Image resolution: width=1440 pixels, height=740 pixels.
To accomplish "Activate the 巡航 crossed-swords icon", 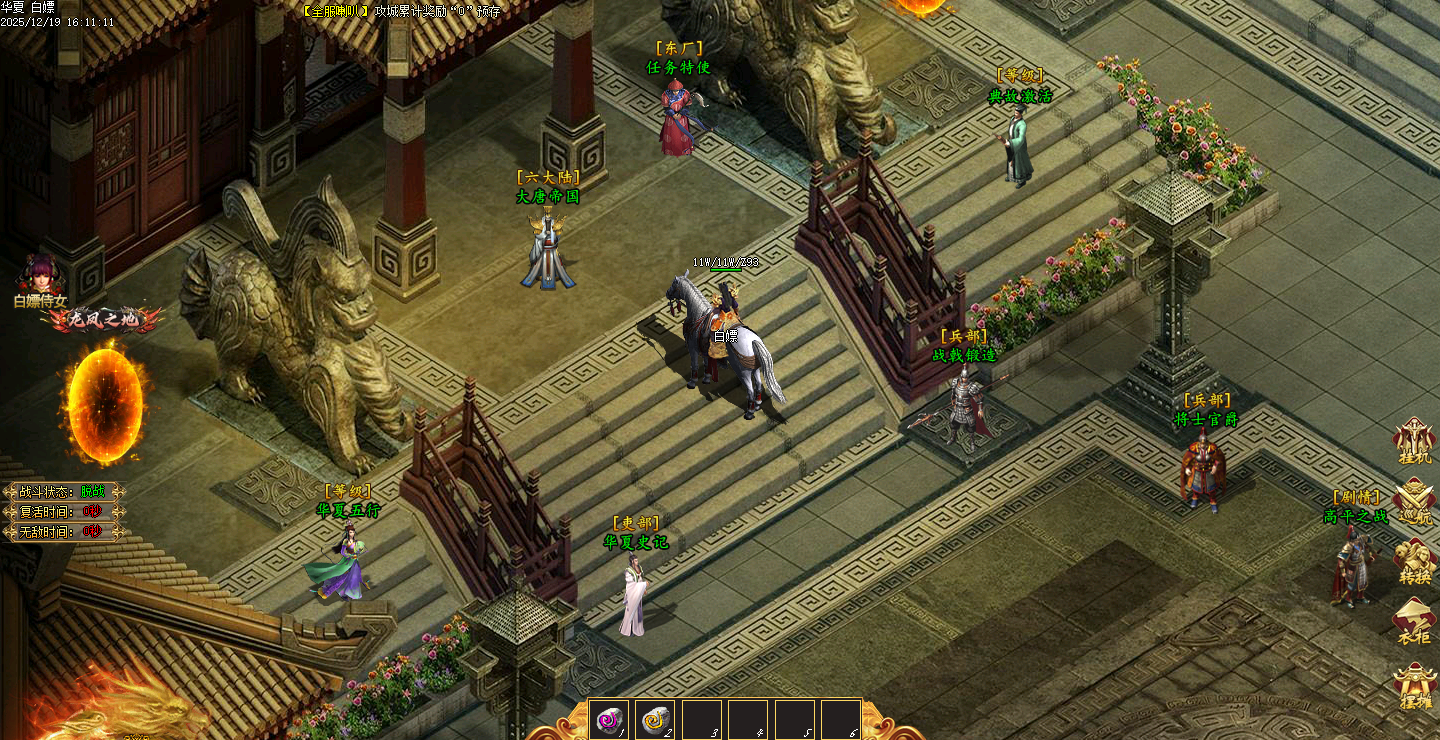I will click(1414, 500).
